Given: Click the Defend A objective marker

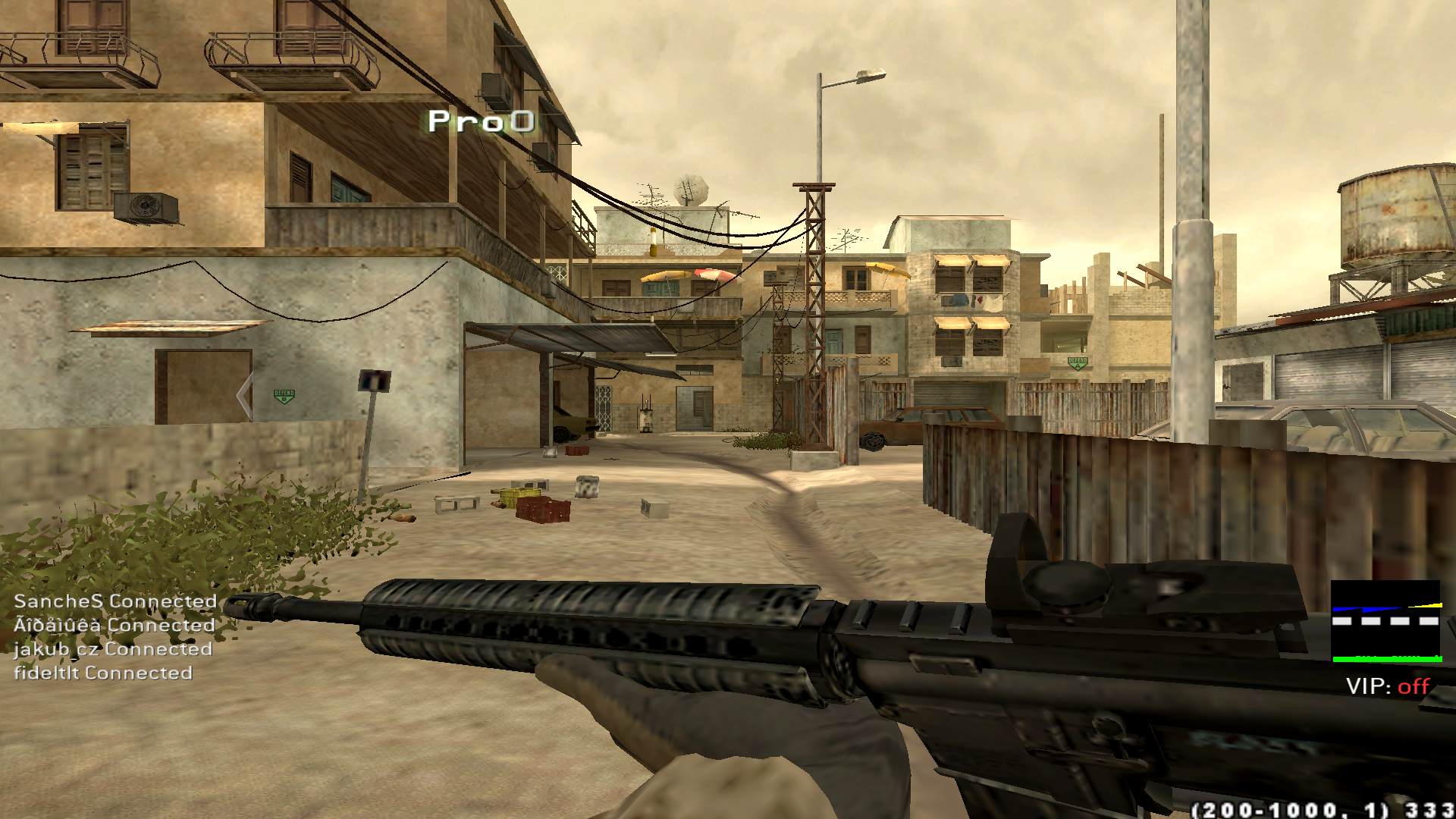Looking at the screenshot, I should tap(1077, 362).
